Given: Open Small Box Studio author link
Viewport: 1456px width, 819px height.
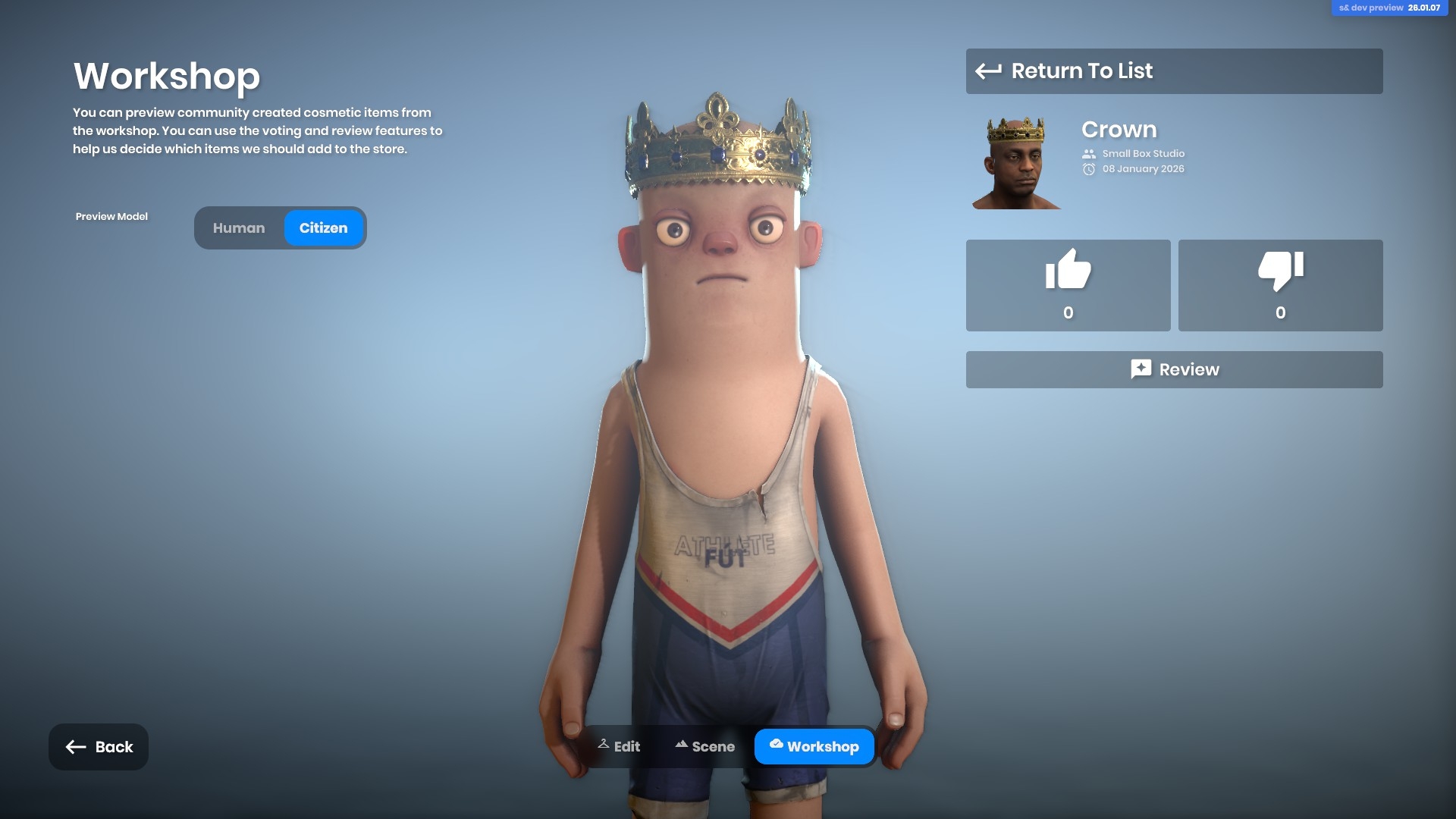Looking at the screenshot, I should [x=1143, y=154].
